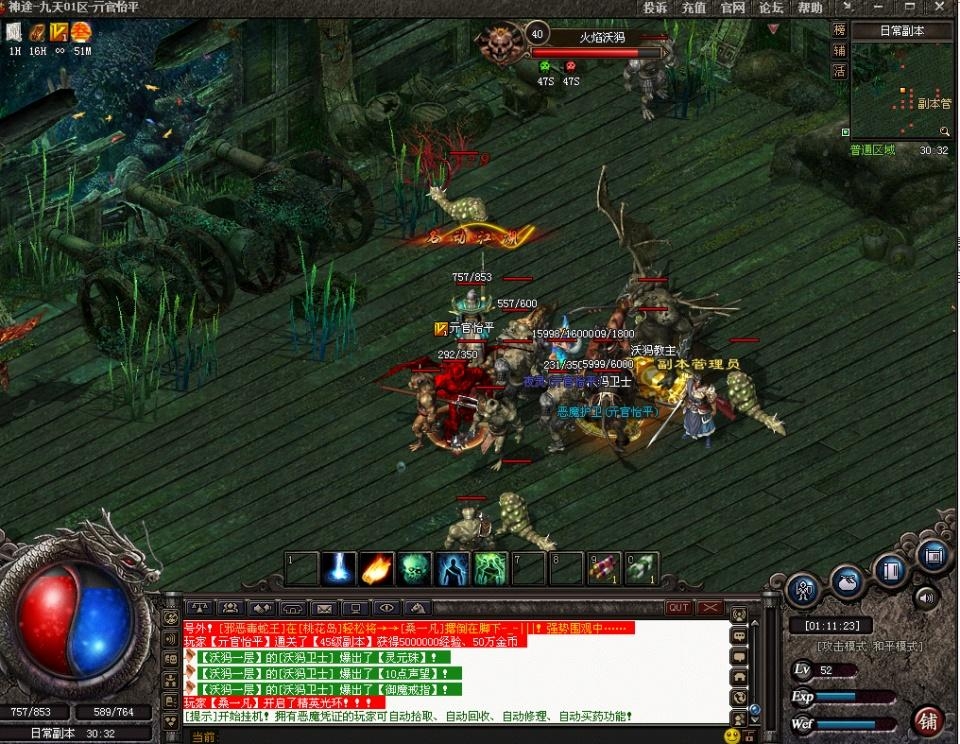Screen dimensions: 960x744
Task: Open the 活 activity button
Action: click(x=840, y=71)
